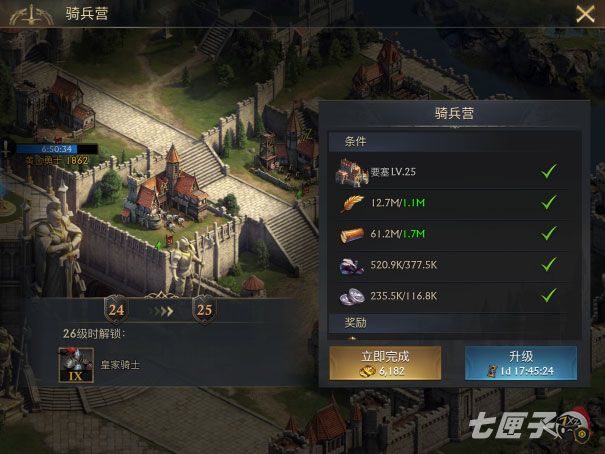Close the 骑兵营 window
605x454 pixels.
click(585, 14)
